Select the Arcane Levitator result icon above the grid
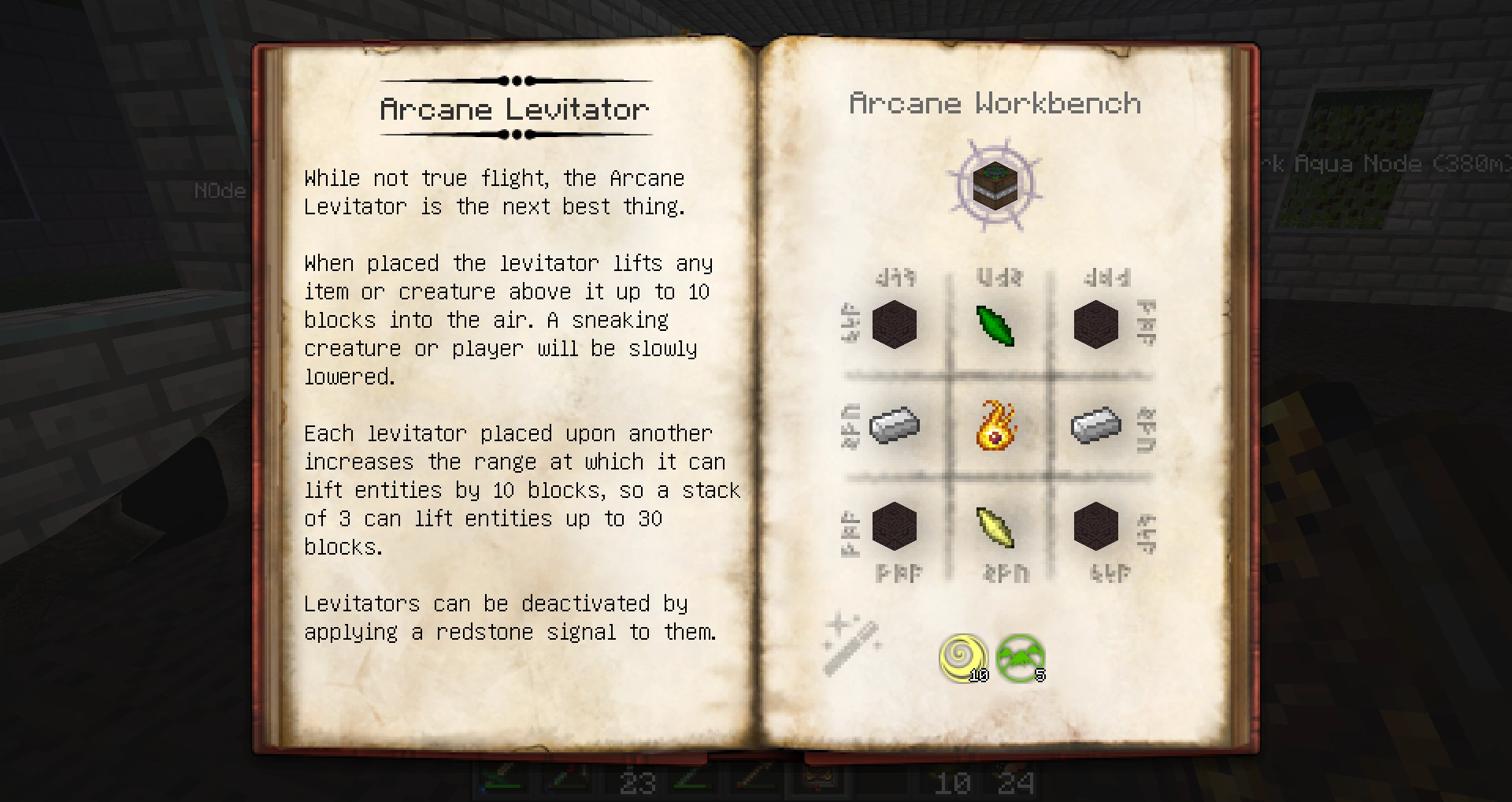This screenshot has height=802, width=1512. [994, 186]
